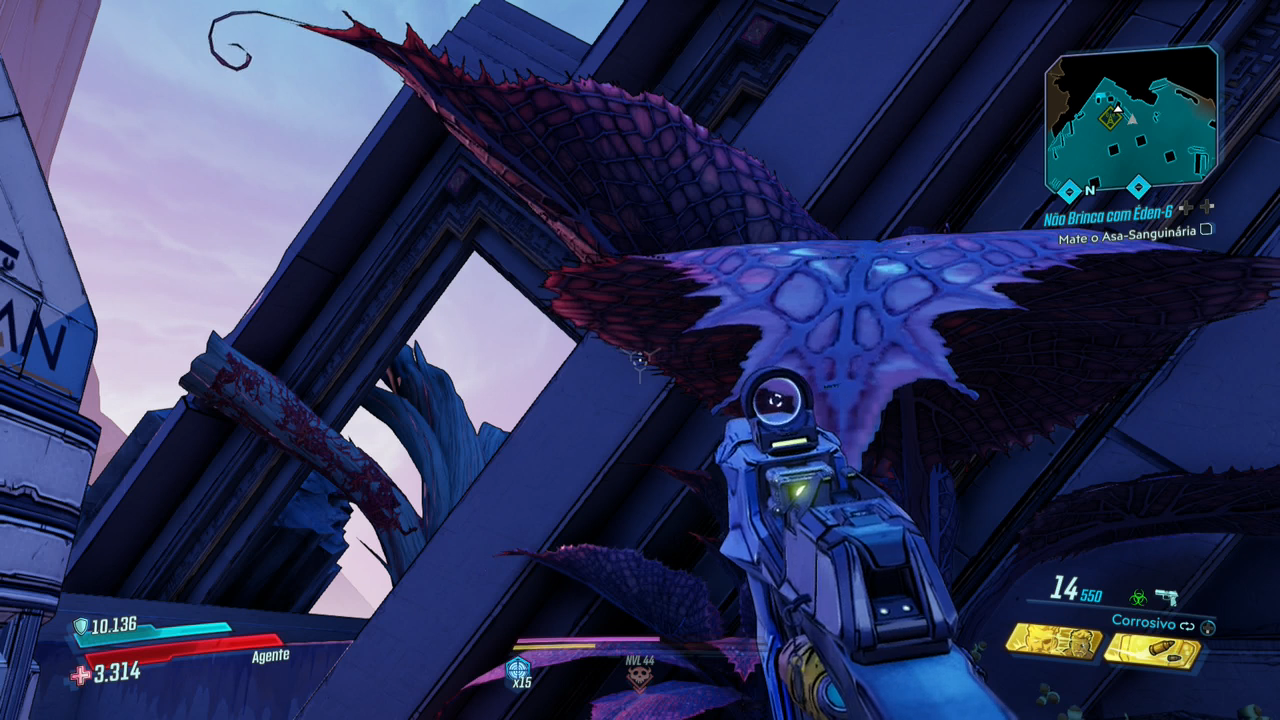The image size is (1280, 720).
Task: Select the equipped pistol icon
Action: click(x=1166, y=597)
